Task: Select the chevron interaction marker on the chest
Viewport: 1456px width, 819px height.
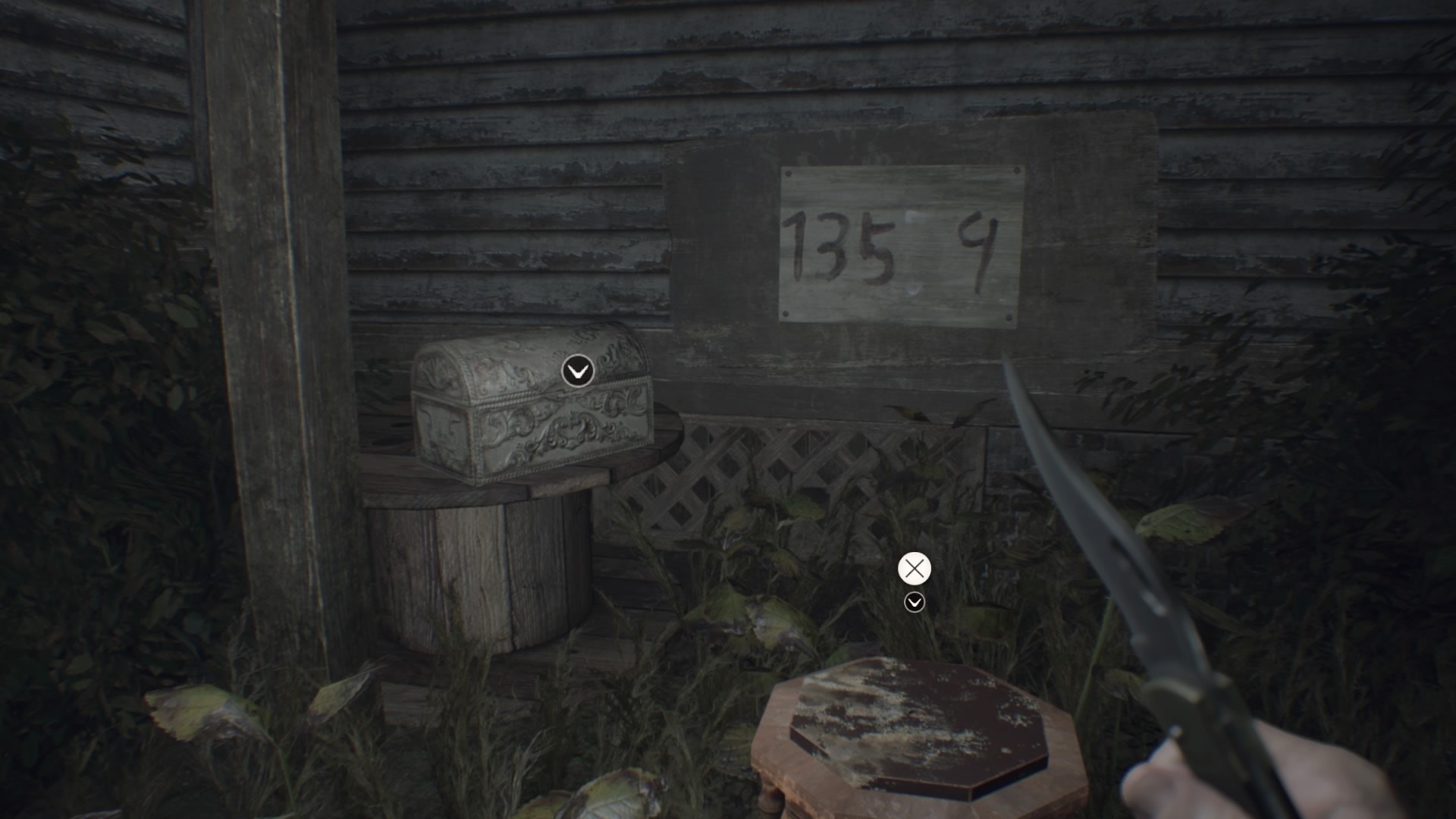Action: click(578, 372)
